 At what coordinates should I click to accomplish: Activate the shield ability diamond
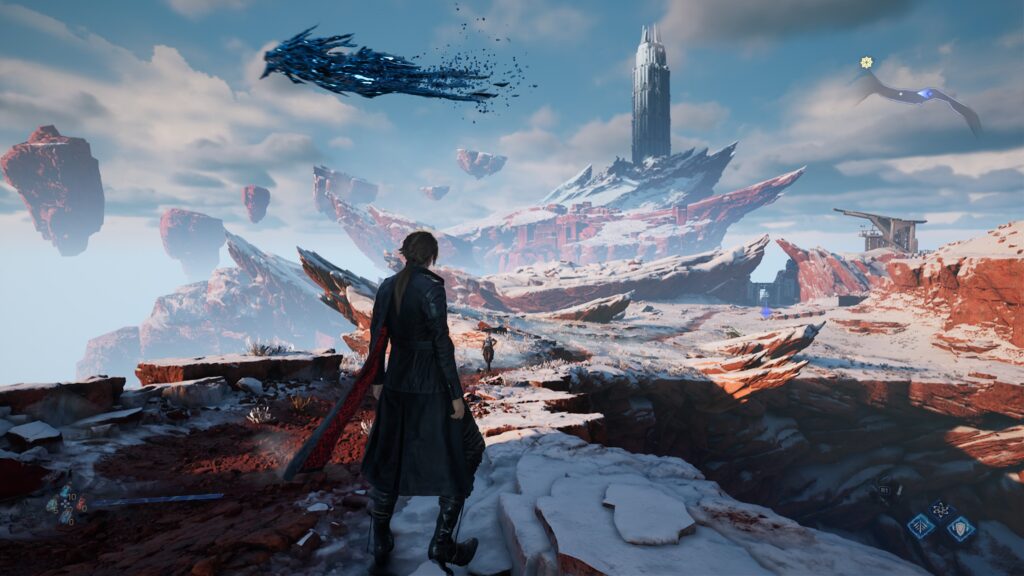tap(961, 528)
